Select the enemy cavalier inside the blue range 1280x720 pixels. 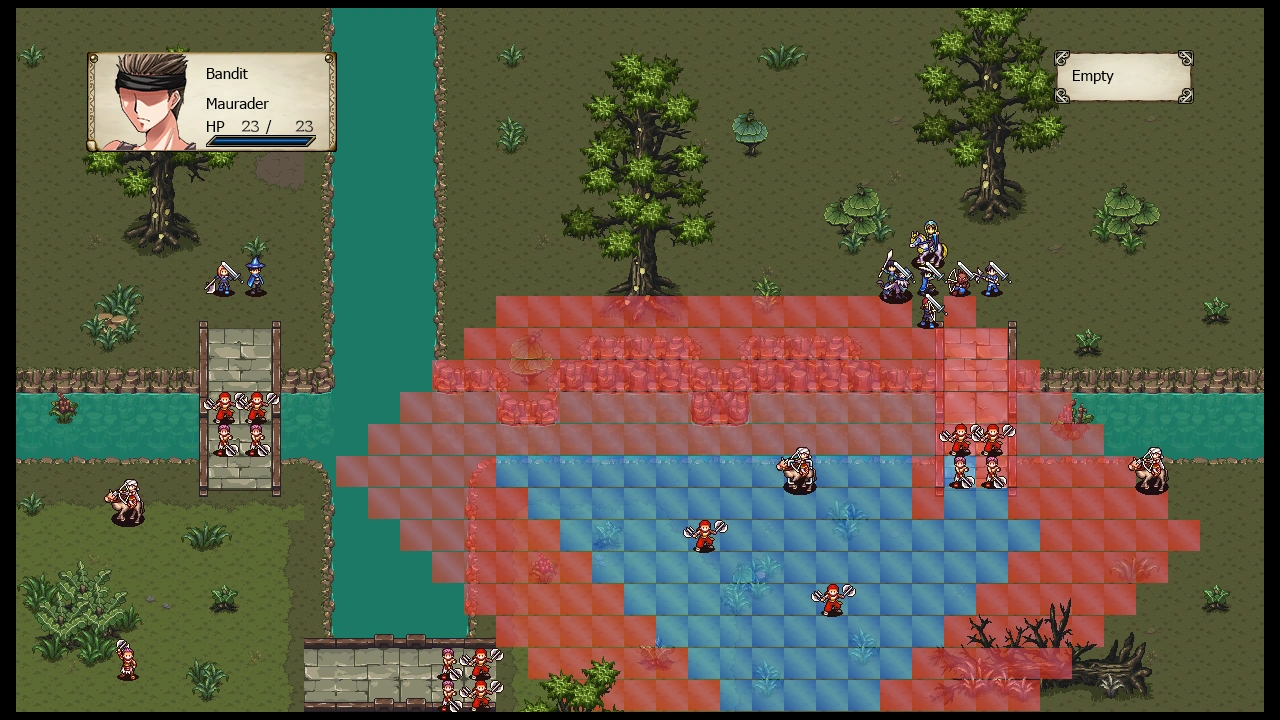[799, 471]
